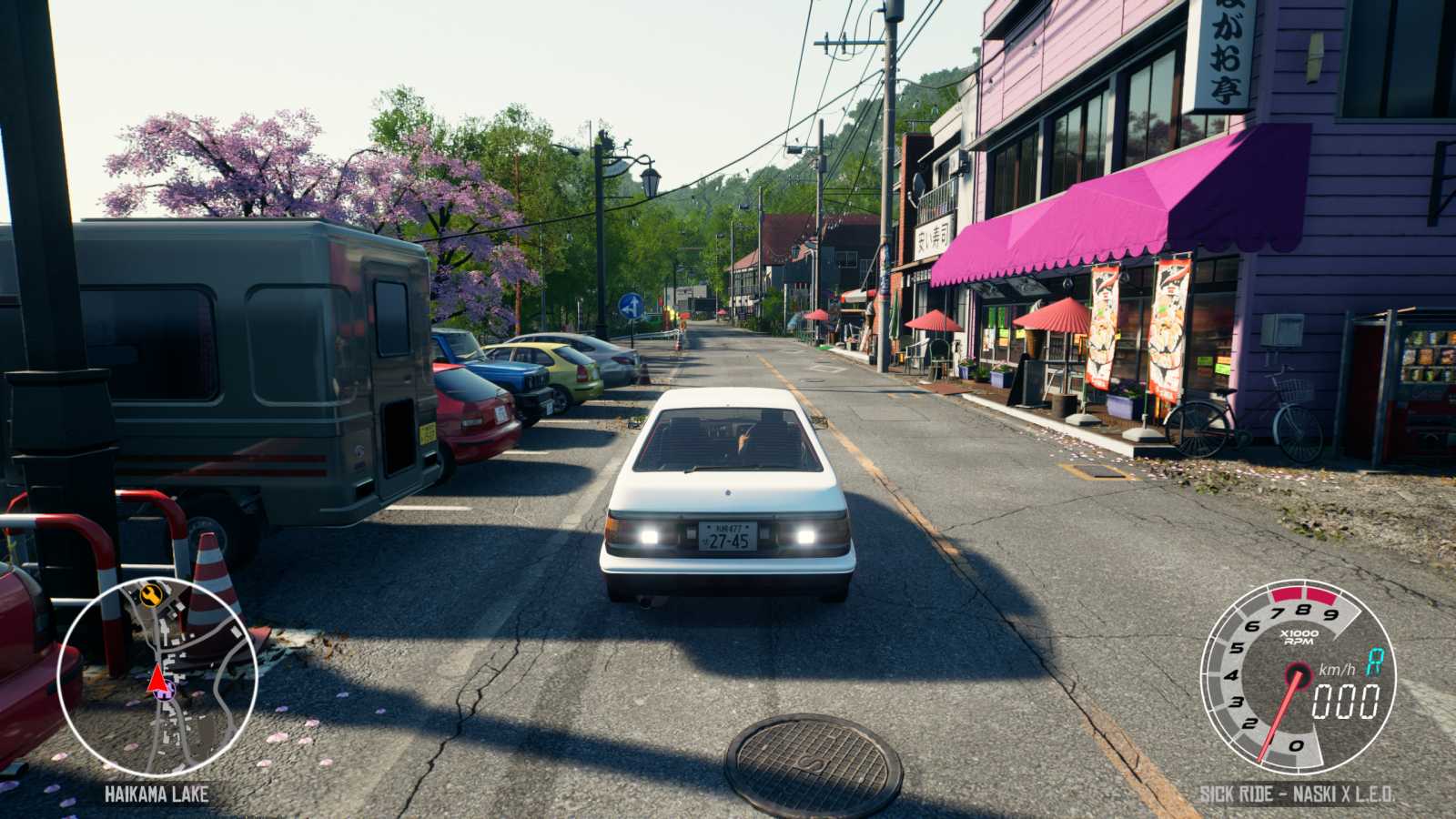
Task: Toggle the digital speed readout showing 000
Action: (x=1344, y=701)
